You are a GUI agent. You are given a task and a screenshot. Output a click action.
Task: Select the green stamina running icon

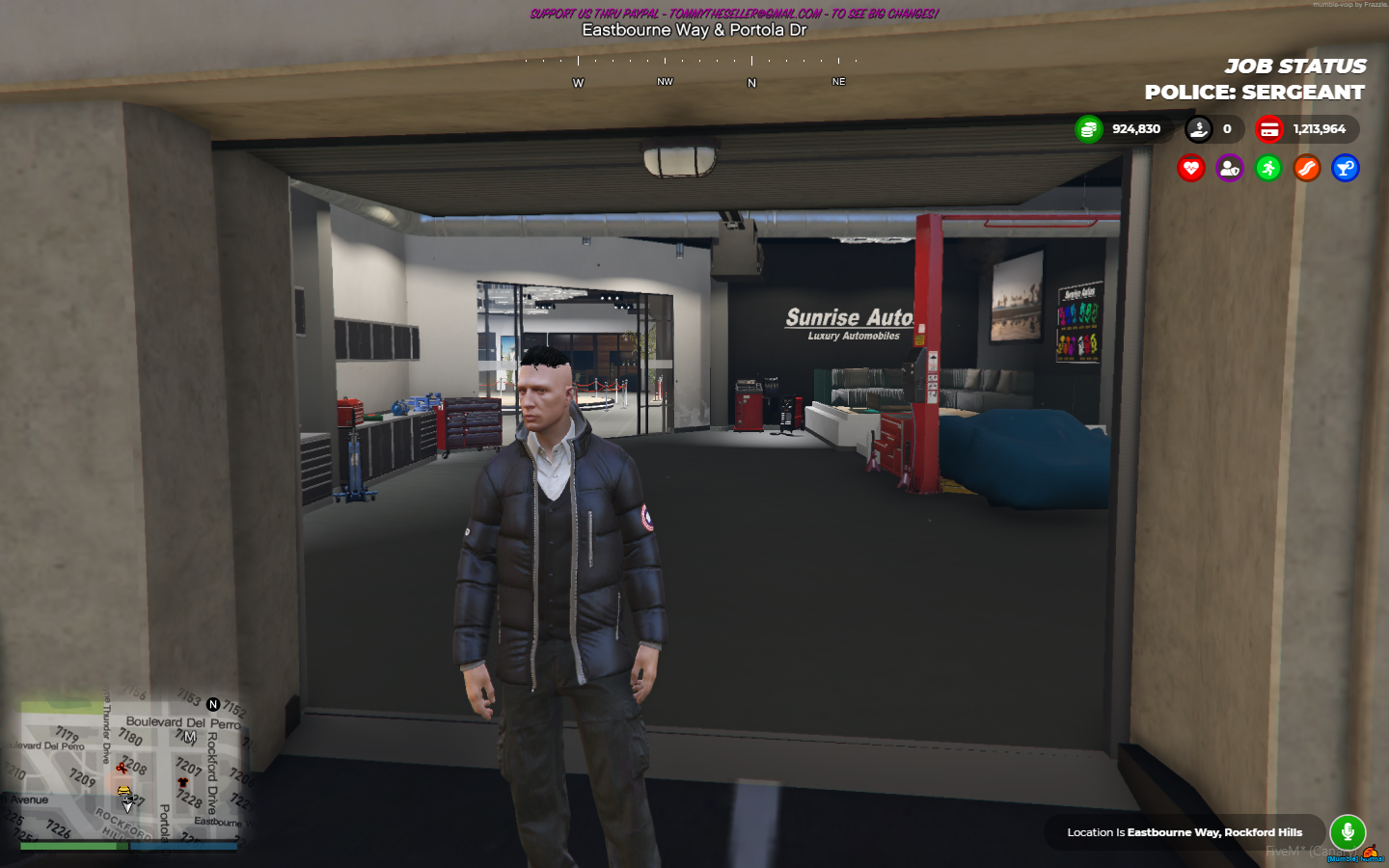pyautogui.click(x=1268, y=169)
